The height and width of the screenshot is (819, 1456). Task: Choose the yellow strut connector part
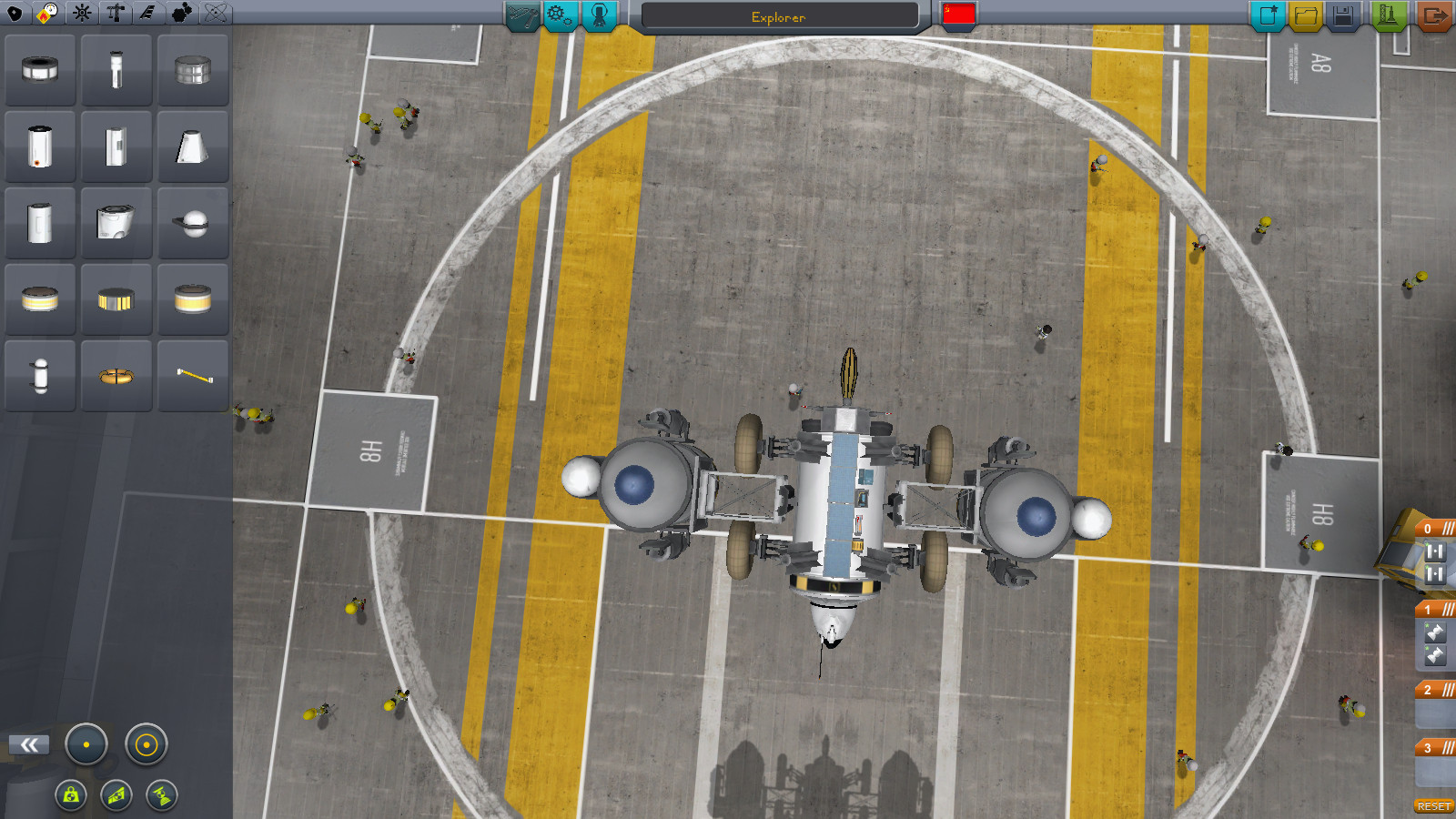pos(192,375)
